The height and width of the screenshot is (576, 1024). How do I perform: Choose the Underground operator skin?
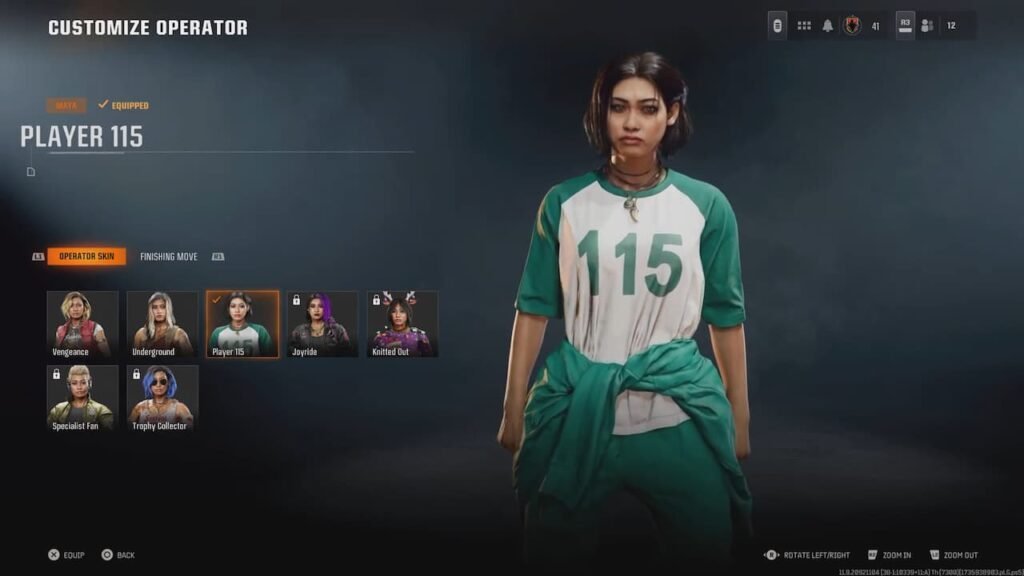pyautogui.click(x=162, y=324)
